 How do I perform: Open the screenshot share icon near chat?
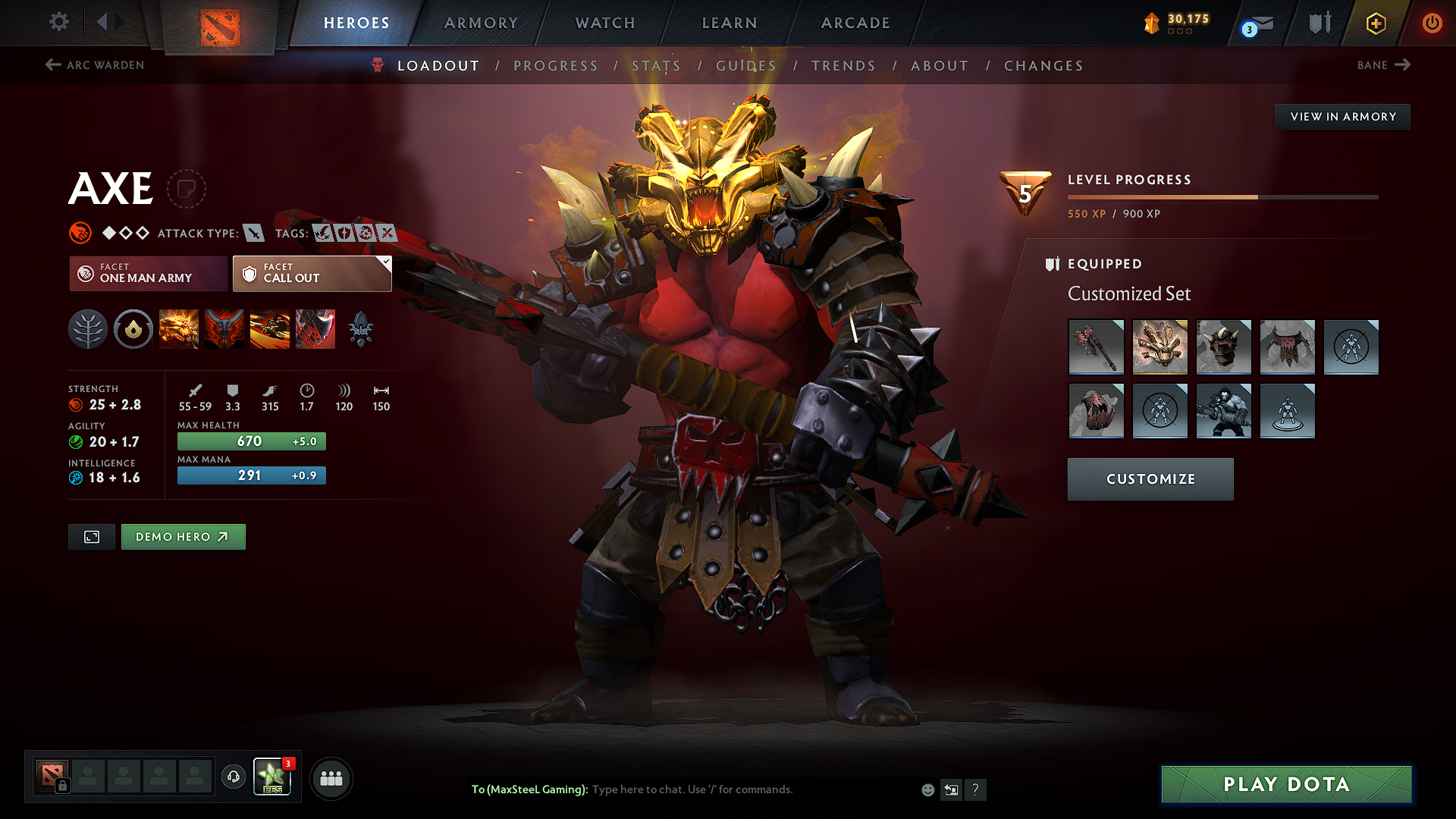point(952,789)
